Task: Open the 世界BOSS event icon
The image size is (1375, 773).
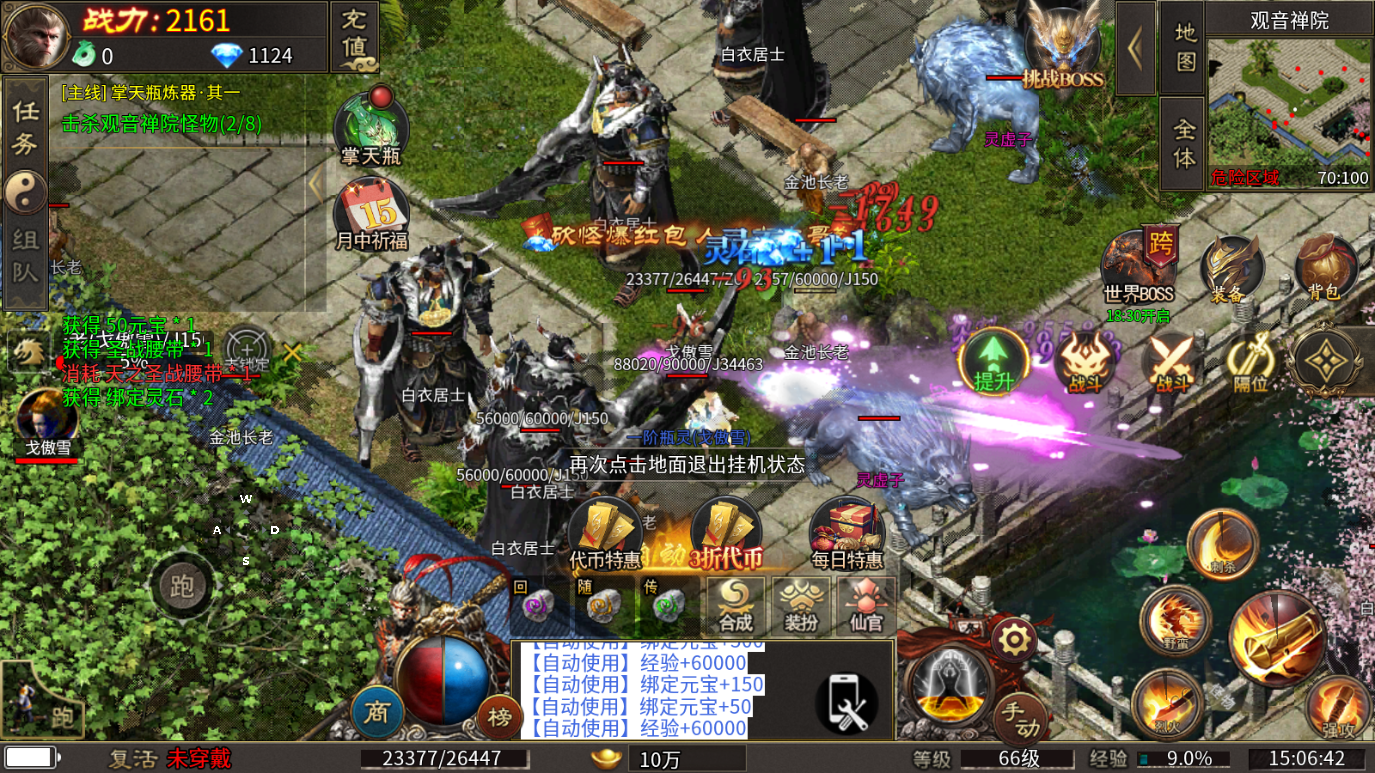Action: pos(1139,268)
